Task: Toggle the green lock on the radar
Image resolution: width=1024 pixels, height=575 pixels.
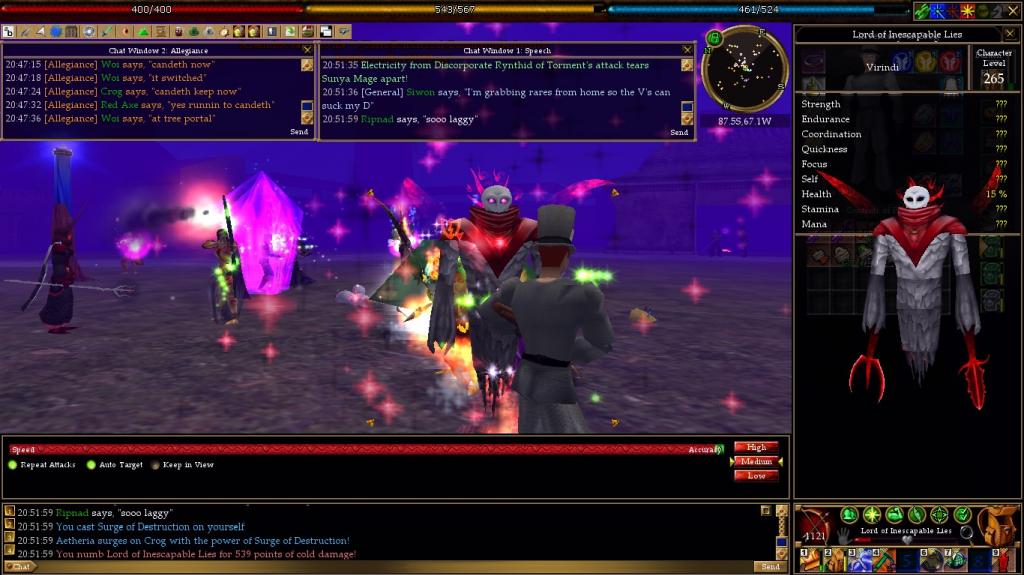Action: (x=714, y=39)
